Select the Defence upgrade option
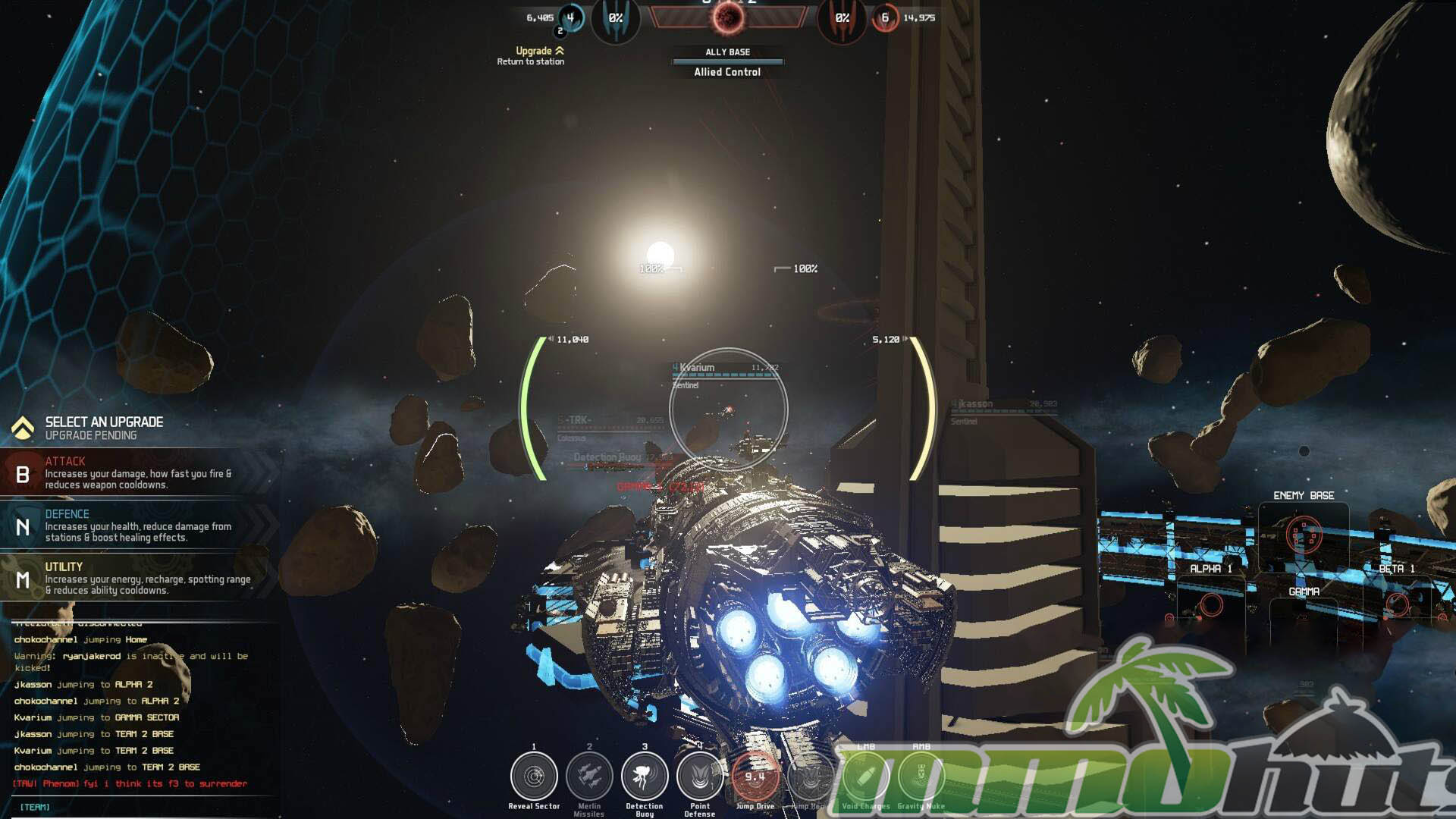Image resolution: width=1456 pixels, height=819 pixels. click(136, 526)
